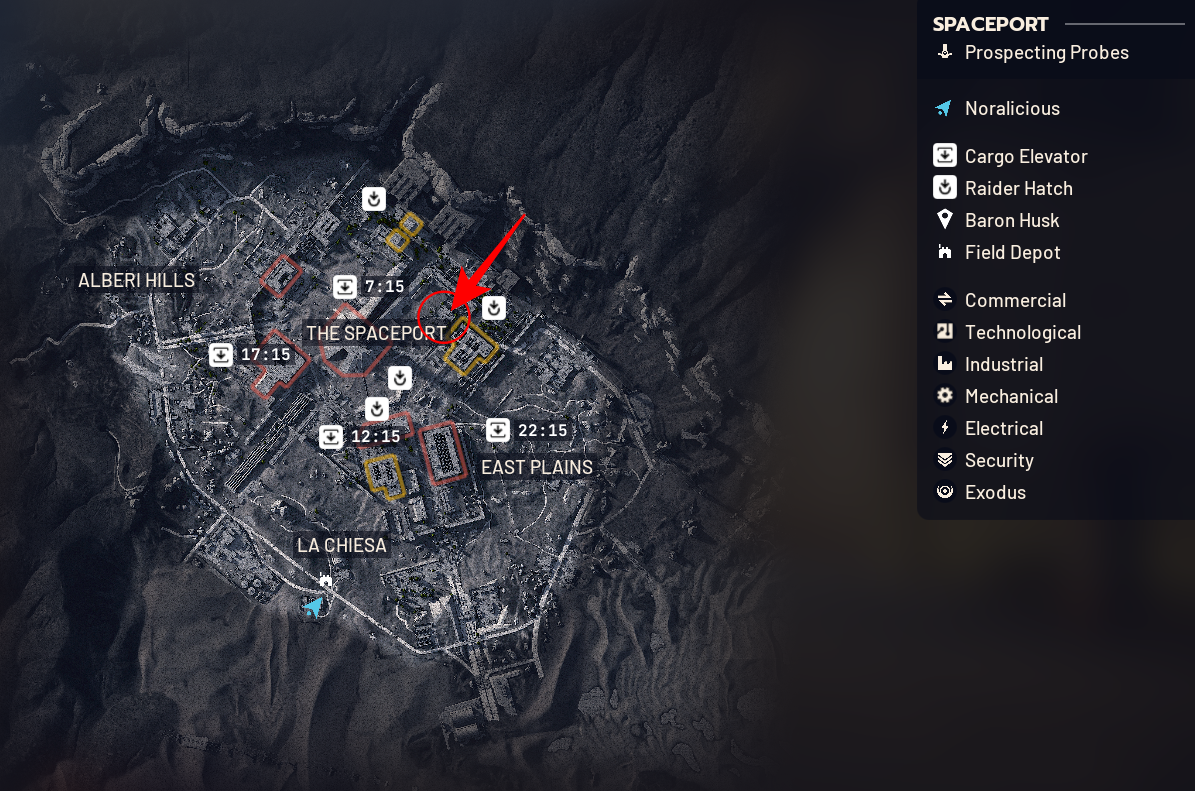1195x791 pixels.
Task: Click the Prospecting Probes entry
Action: (1046, 52)
